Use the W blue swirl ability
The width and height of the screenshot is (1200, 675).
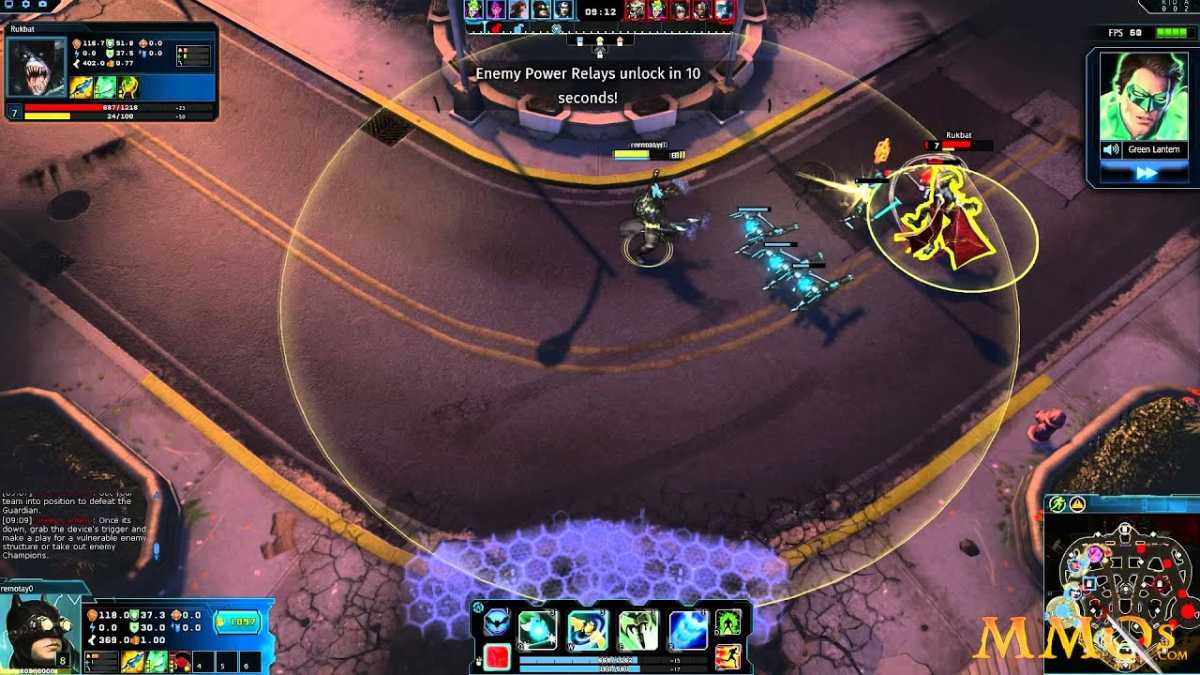tap(588, 630)
